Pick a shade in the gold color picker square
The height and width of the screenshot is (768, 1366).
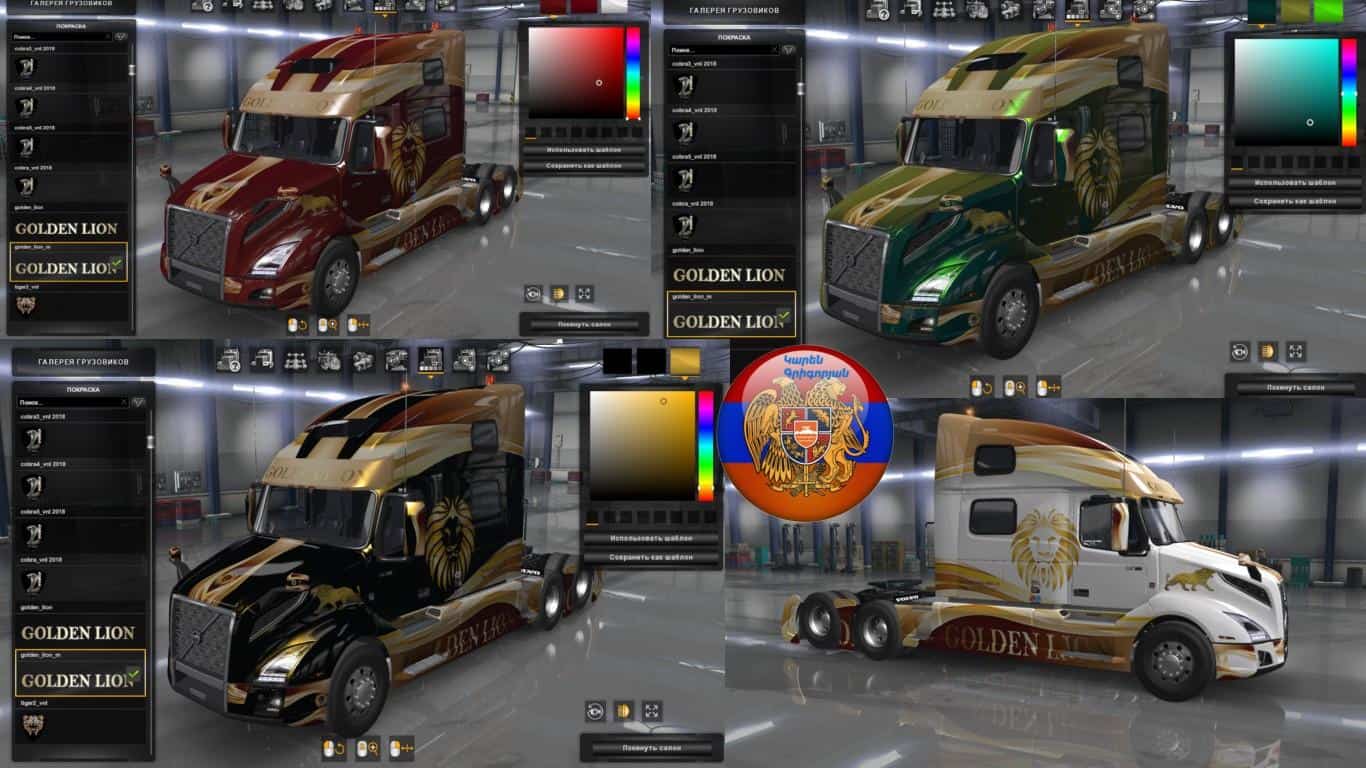[641, 445]
